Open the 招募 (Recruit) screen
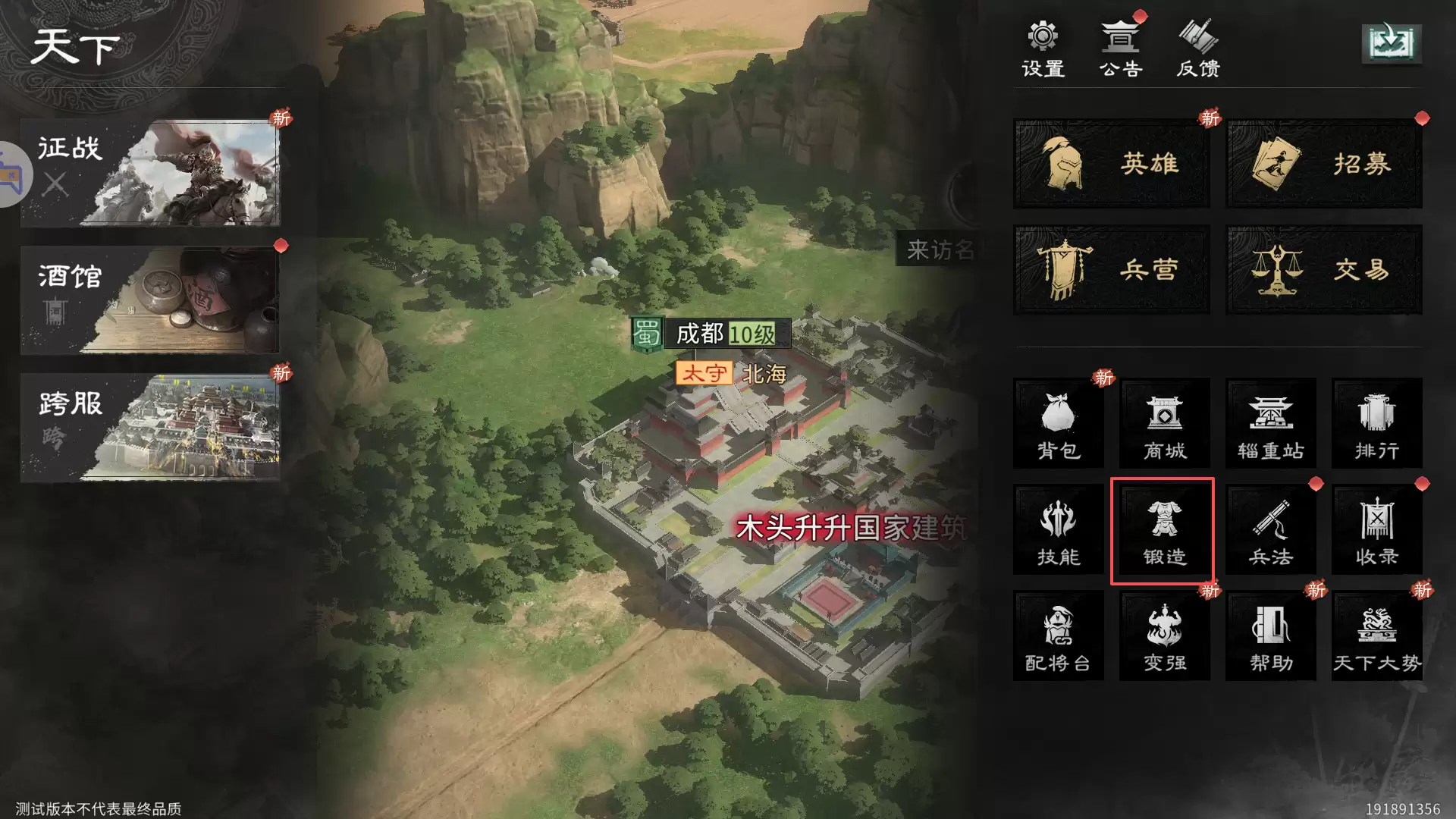Screen dimensions: 1456x819 pyautogui.click(x=1323, y=165)
